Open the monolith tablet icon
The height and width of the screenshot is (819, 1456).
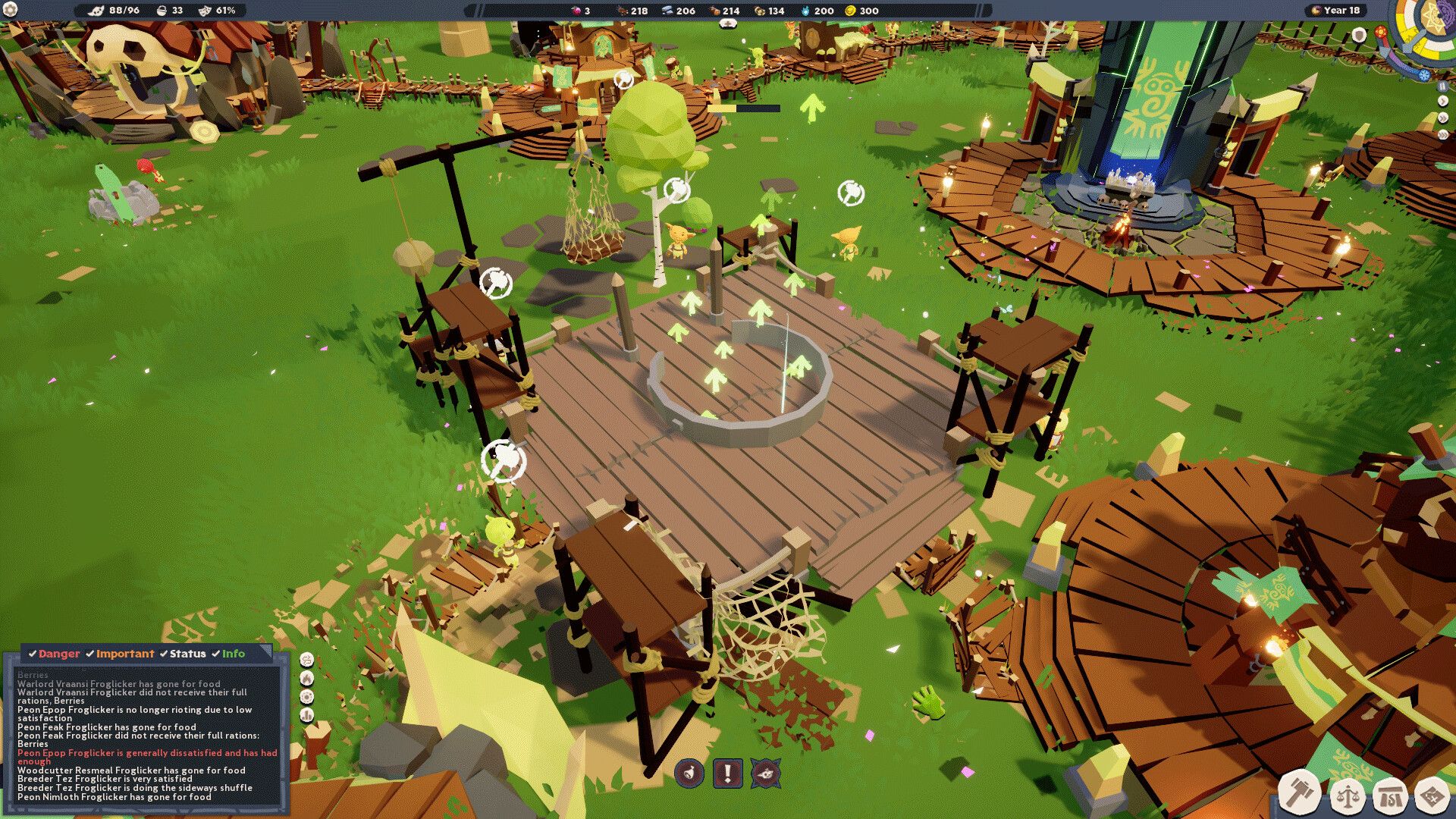pyautogui.click(x=1392, y=794)
